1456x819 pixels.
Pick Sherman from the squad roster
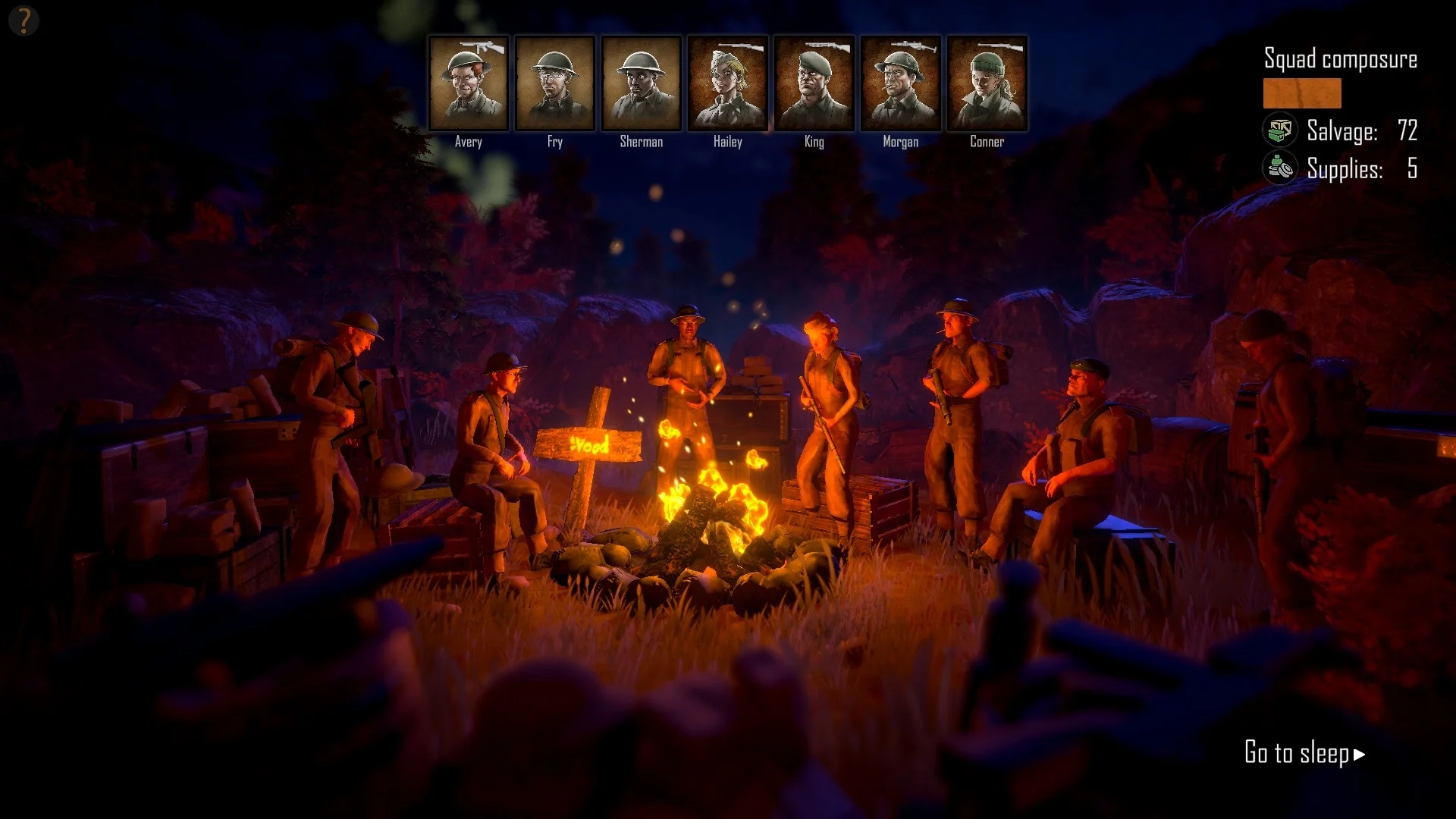click(641, 83)
